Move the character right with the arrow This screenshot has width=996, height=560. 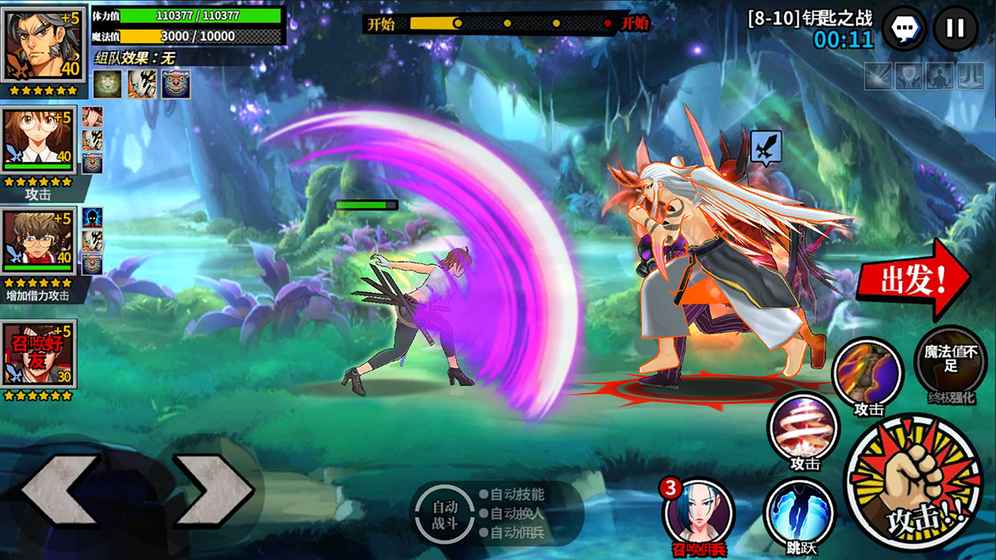pos(213,492)
